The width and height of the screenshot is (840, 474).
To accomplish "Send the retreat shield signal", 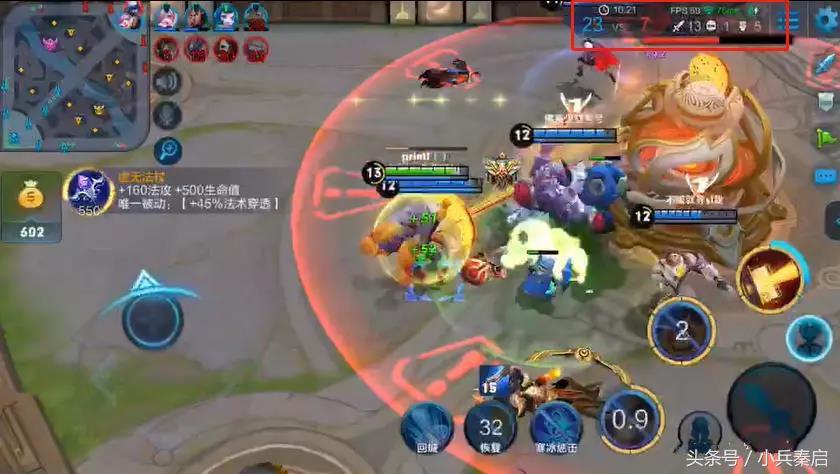I will click(827, 100).
